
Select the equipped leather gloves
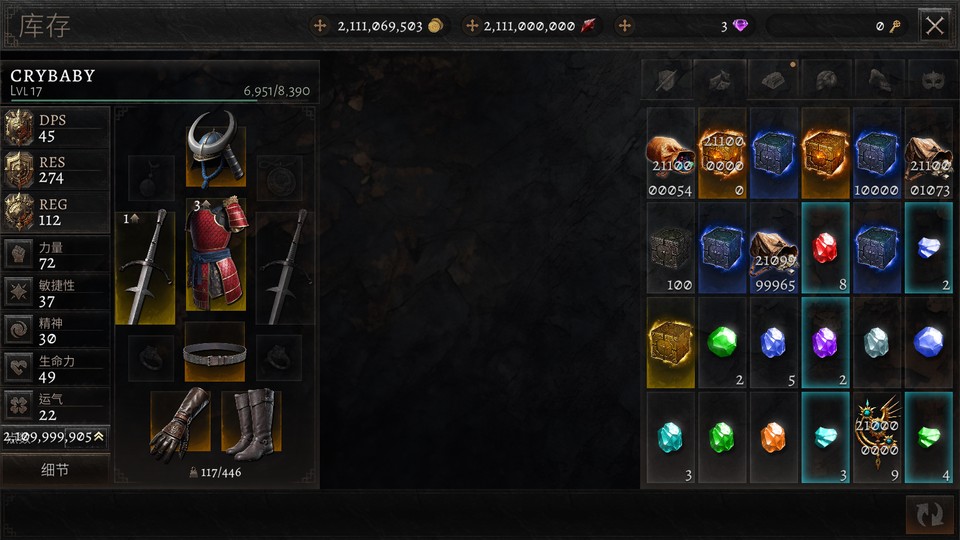[180, 424]
